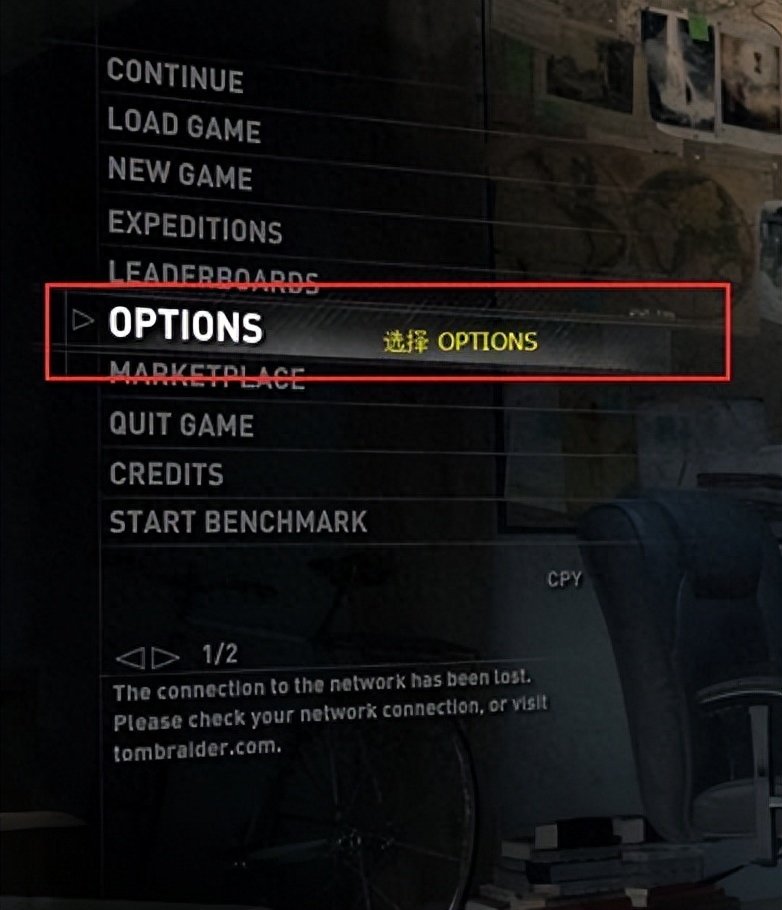Launch Start Benchmark
Image resolution: width=782 pixels, height=910 pixels.
coord(238,521)
